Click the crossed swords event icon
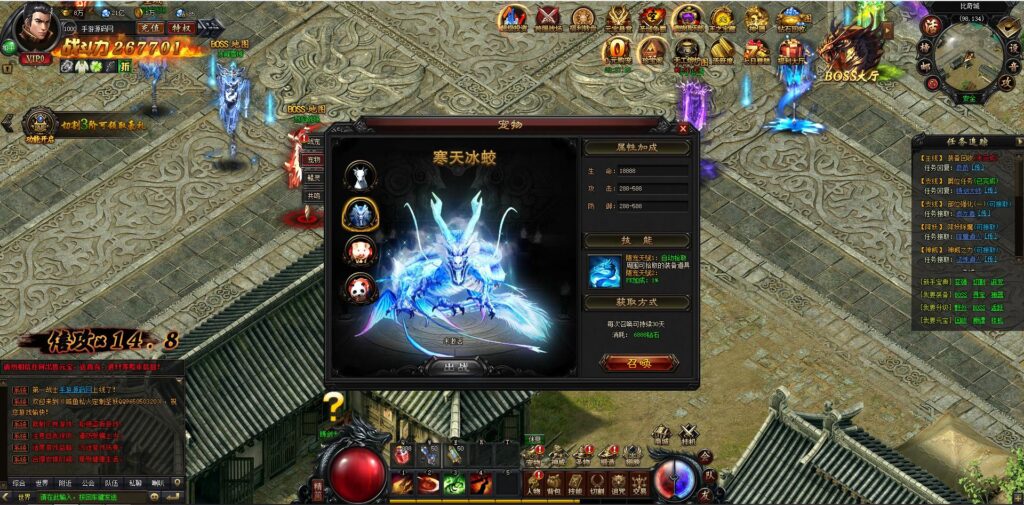 548,18
